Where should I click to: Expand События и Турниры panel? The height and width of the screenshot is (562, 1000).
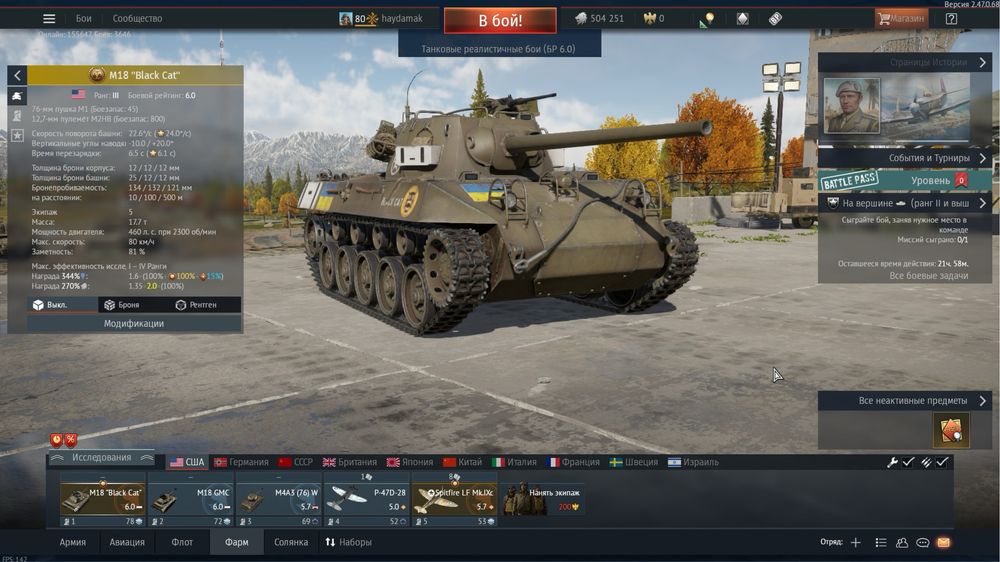905,158
